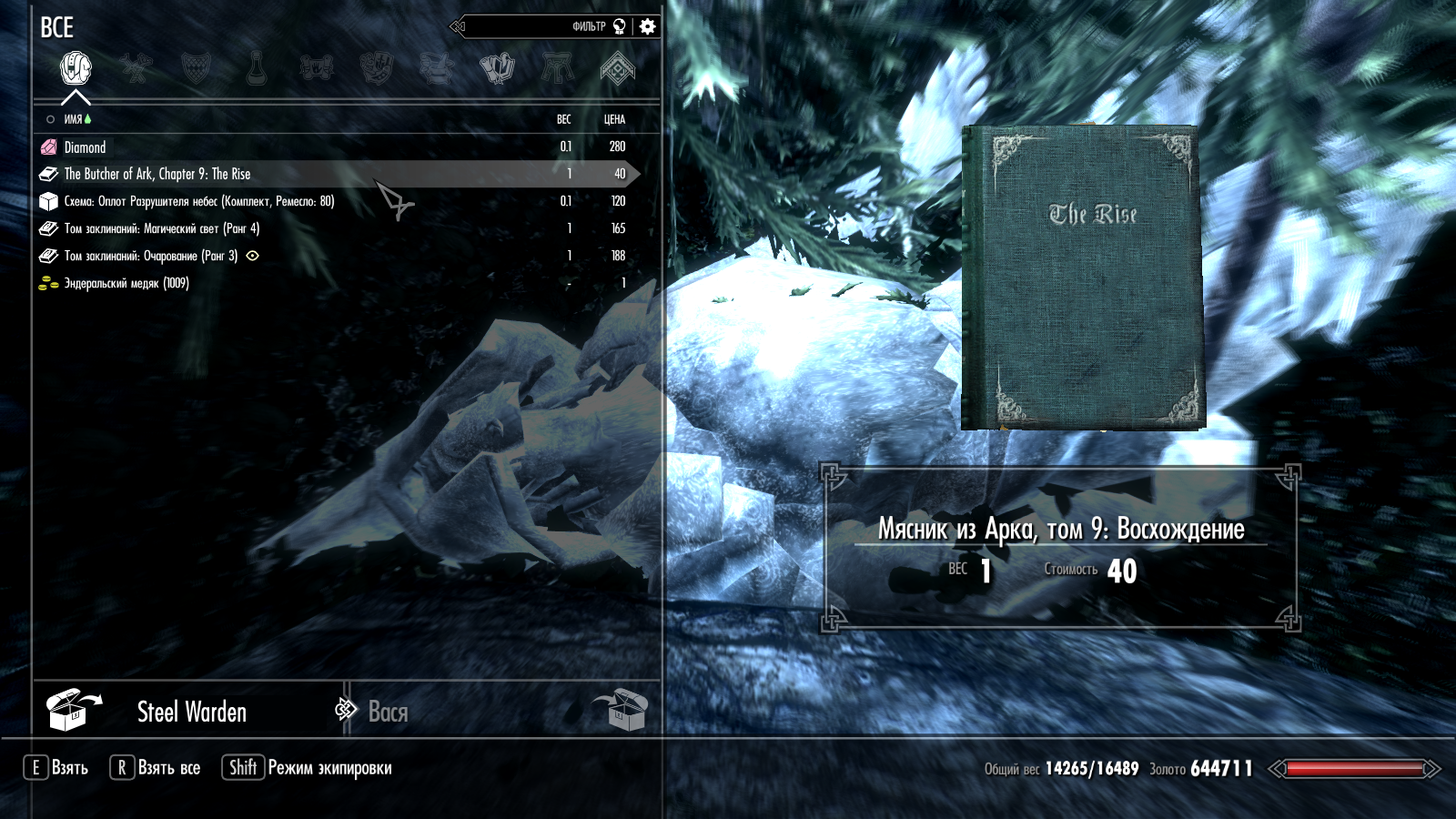This screenshot has width=1456, height=819.
Task: Sort the list by name column
Action: tap(73, 119)
